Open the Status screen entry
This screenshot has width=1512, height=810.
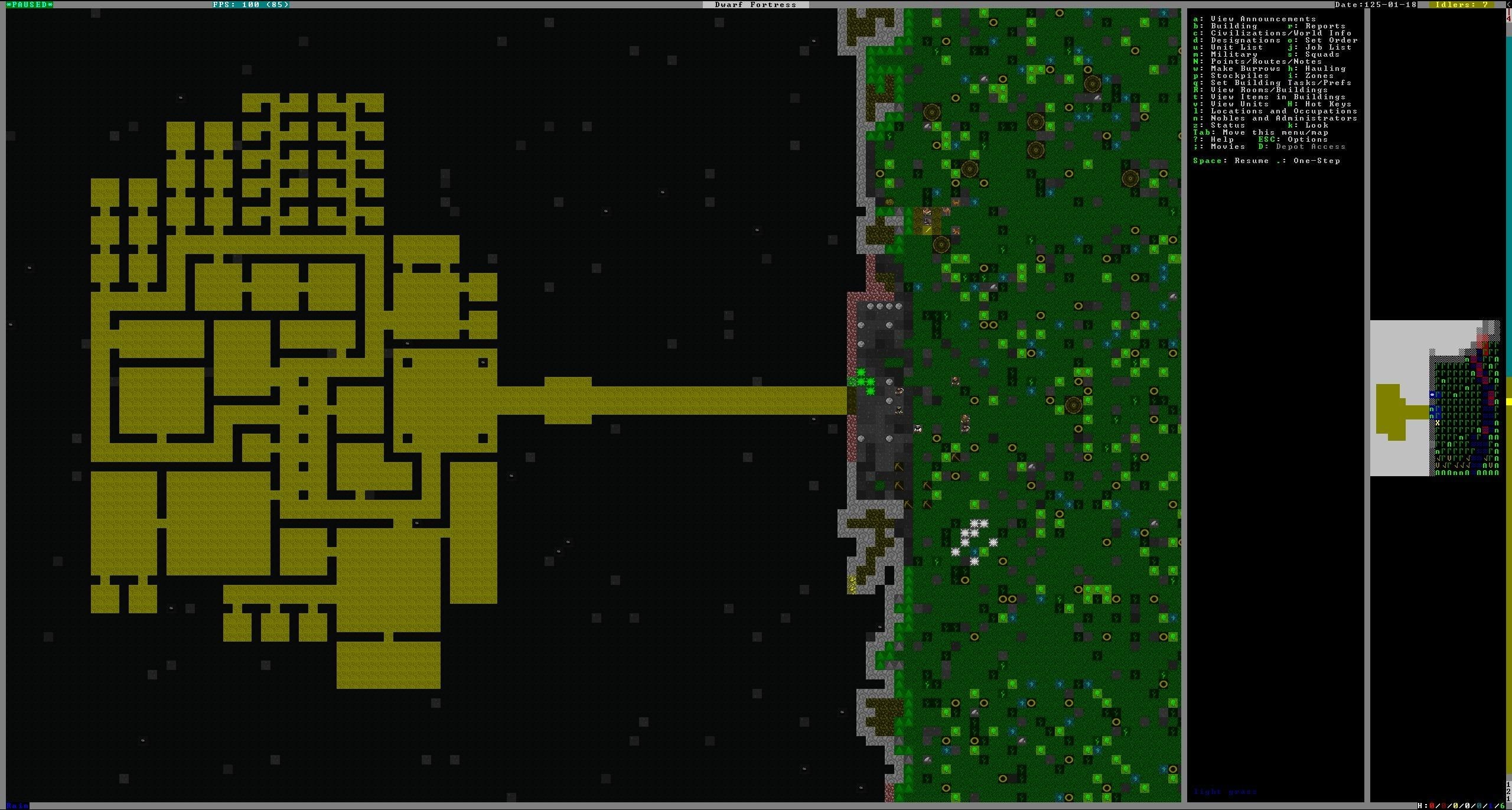click(1228, 125)
